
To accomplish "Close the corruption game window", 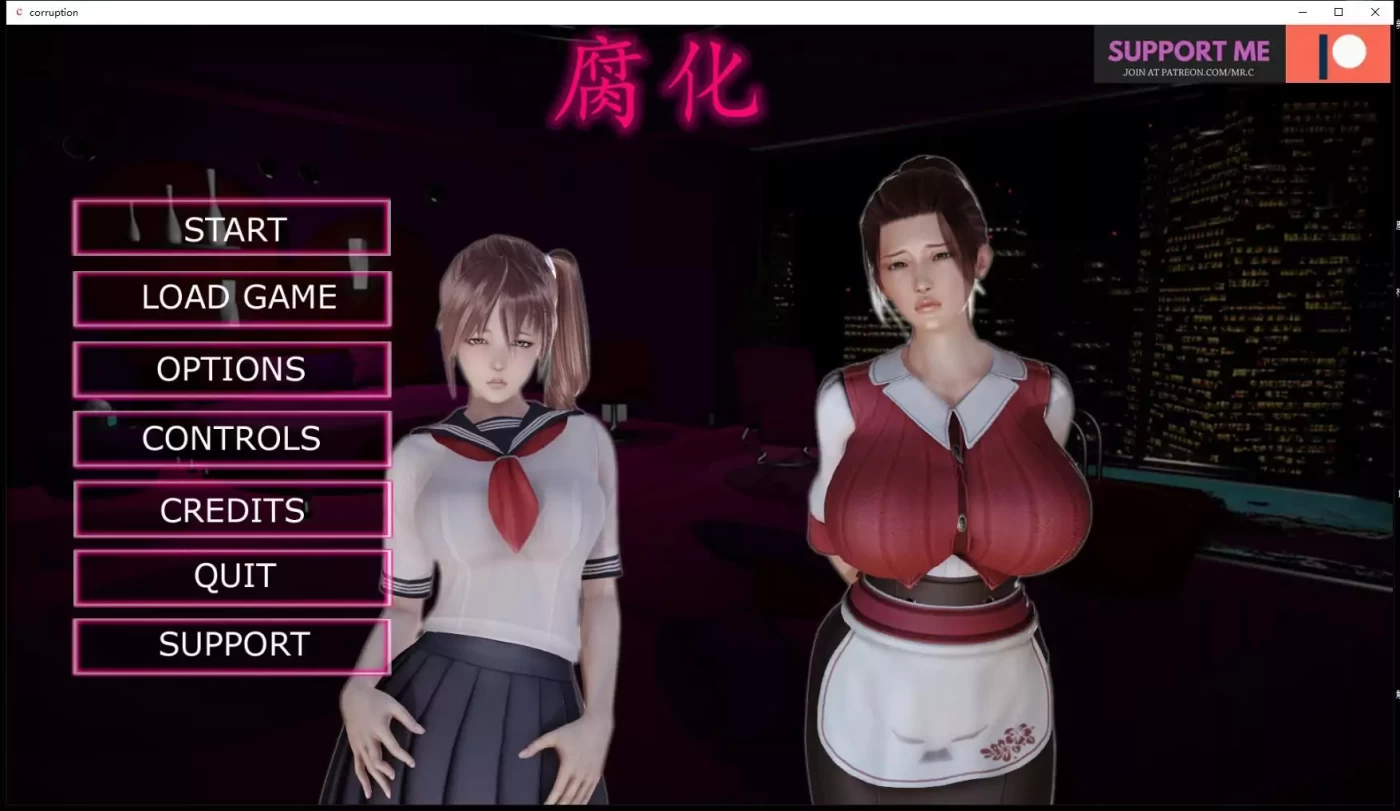I will (1375, 12).
